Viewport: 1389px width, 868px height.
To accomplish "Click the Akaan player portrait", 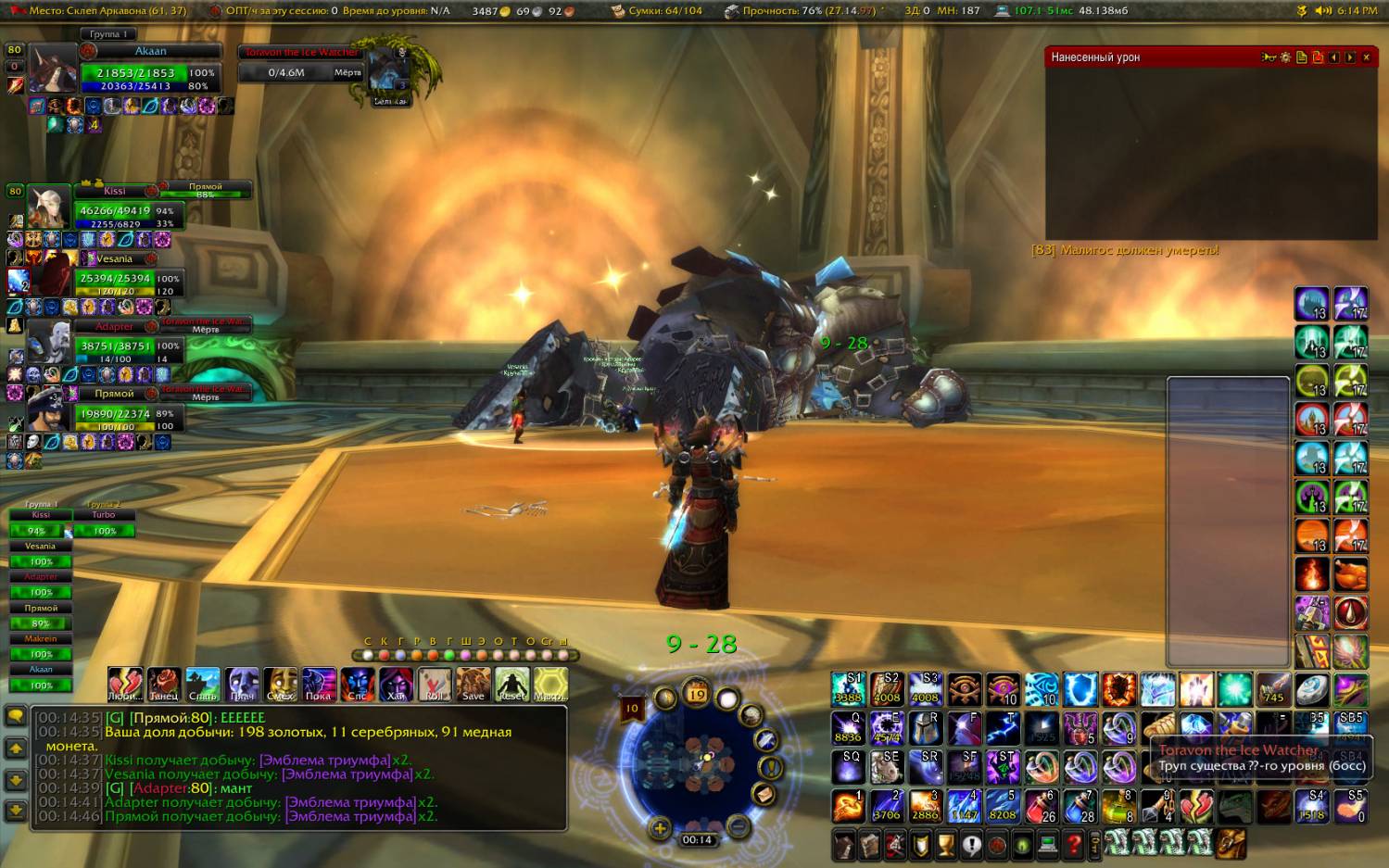I will 53,69.
